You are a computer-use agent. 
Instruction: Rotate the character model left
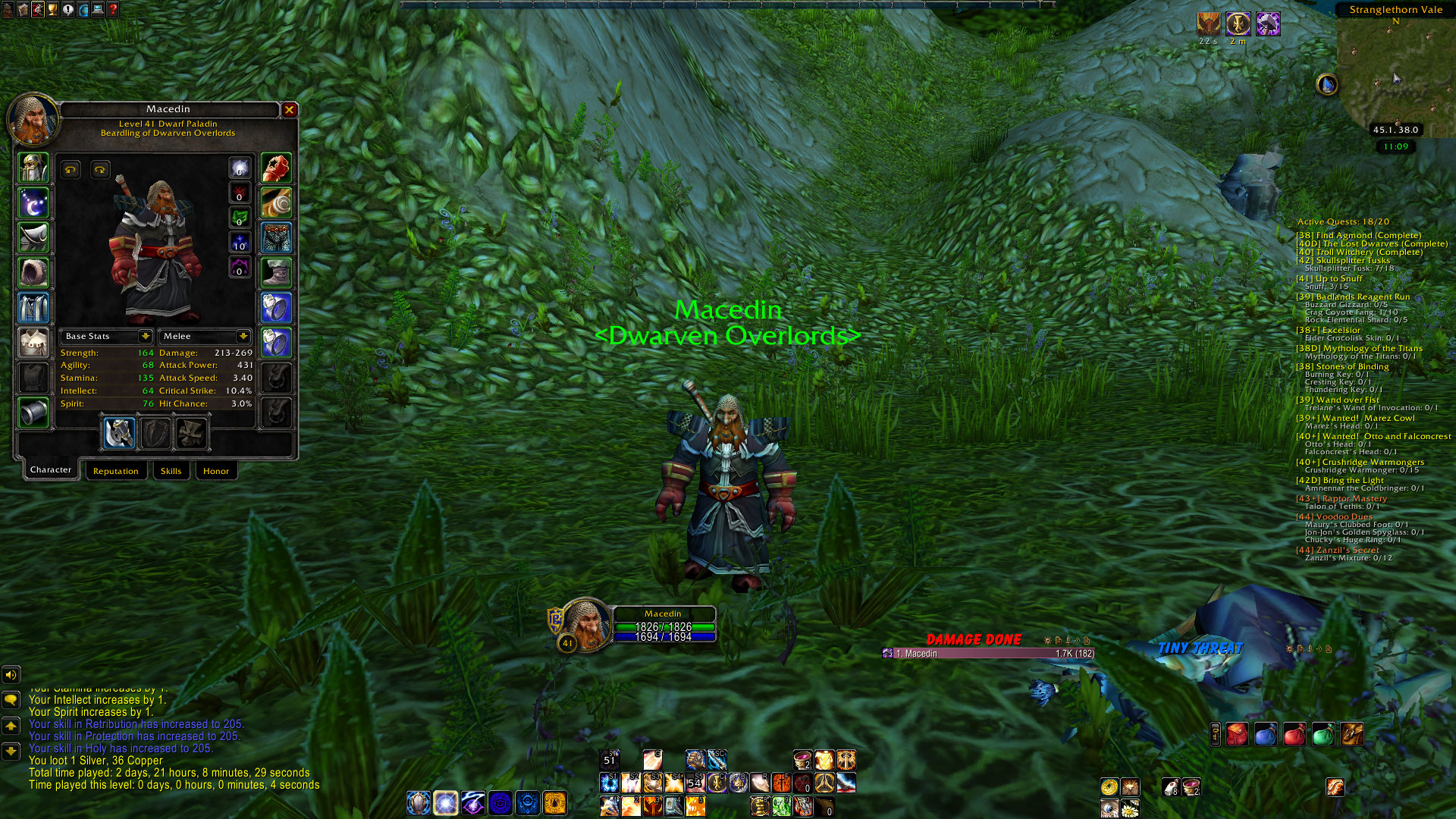(71, 170)
